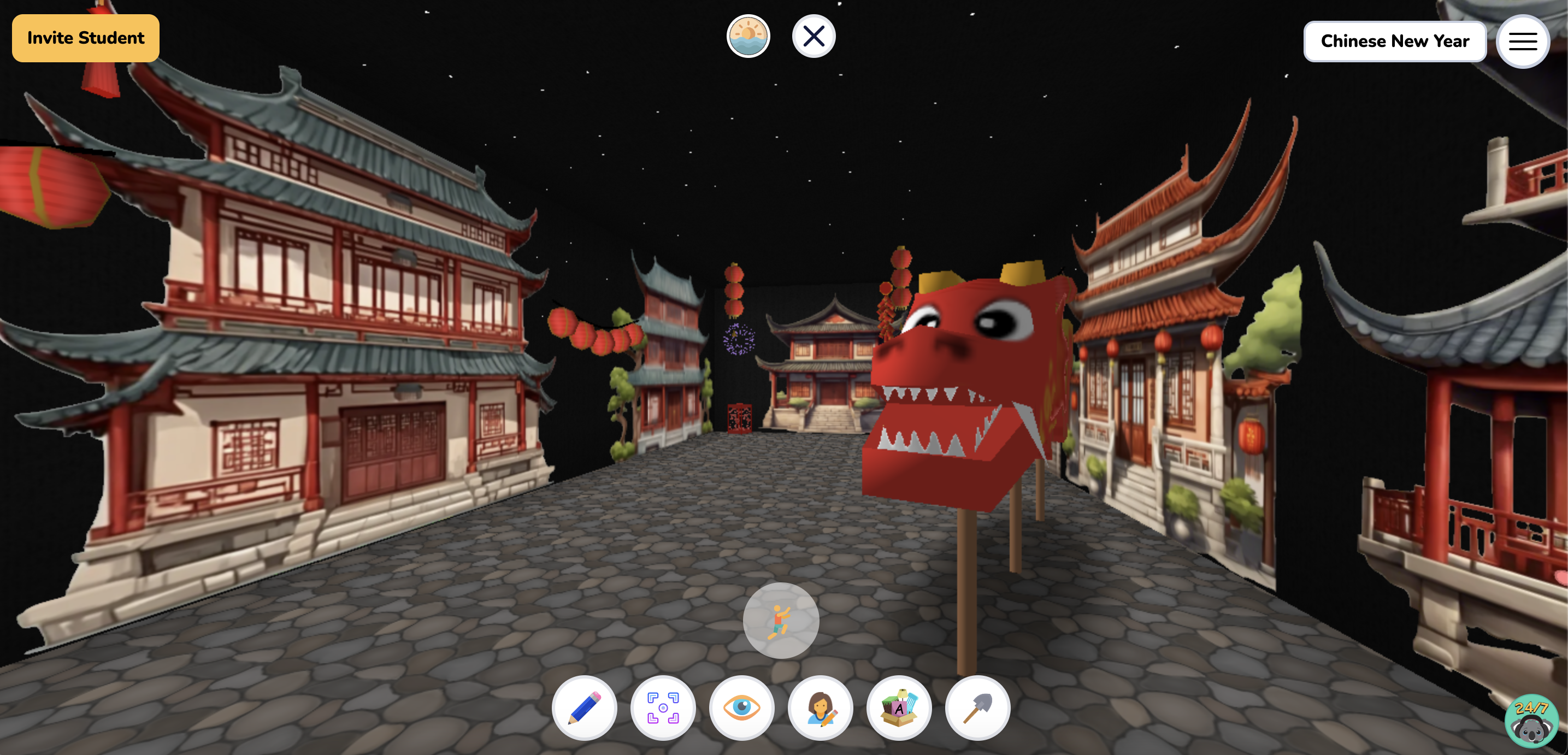Select the shovel terrain tool
The image size is (1568, 755).
[x=977, y=707]
